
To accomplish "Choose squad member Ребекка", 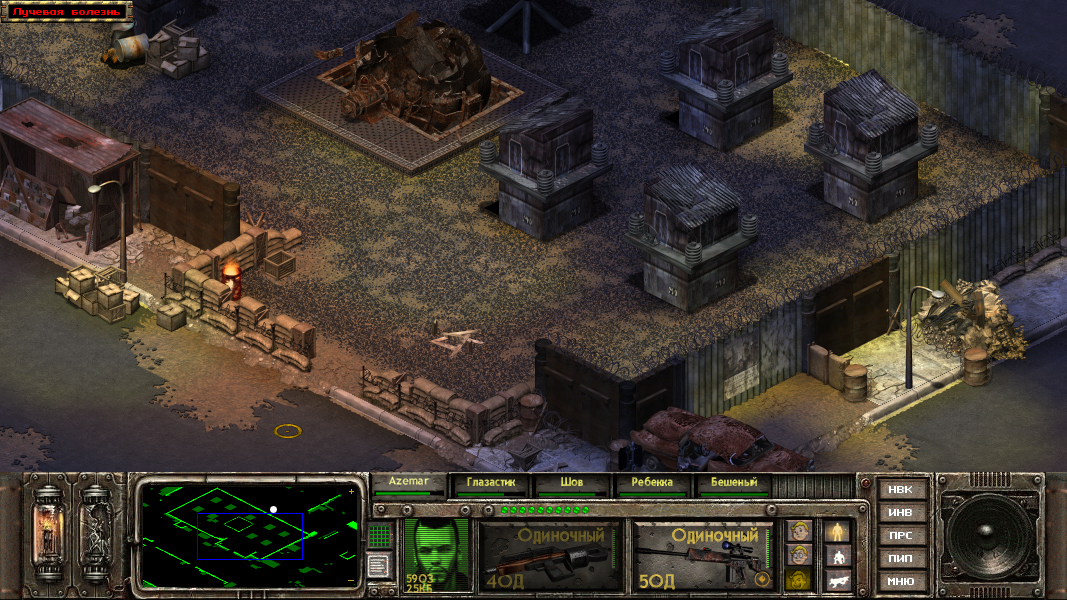I will pos(652,483).
